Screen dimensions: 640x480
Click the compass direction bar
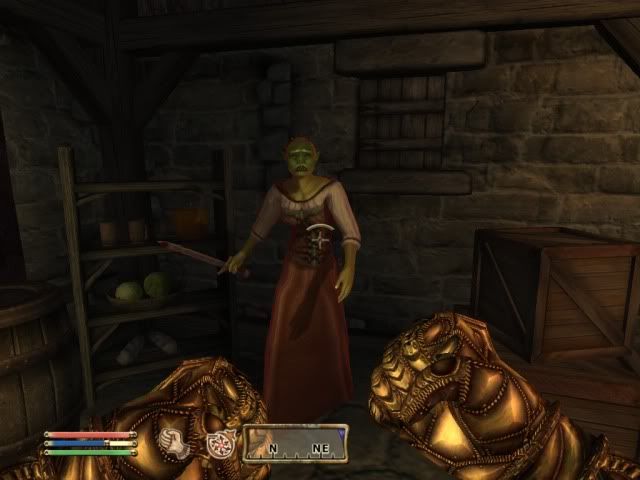[x=297, y=442]
